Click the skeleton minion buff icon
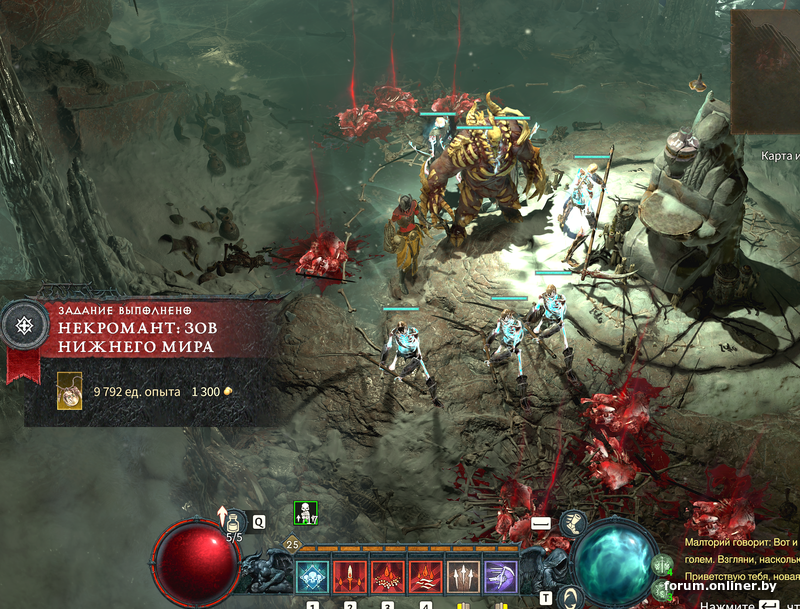 tap(305, 514)
